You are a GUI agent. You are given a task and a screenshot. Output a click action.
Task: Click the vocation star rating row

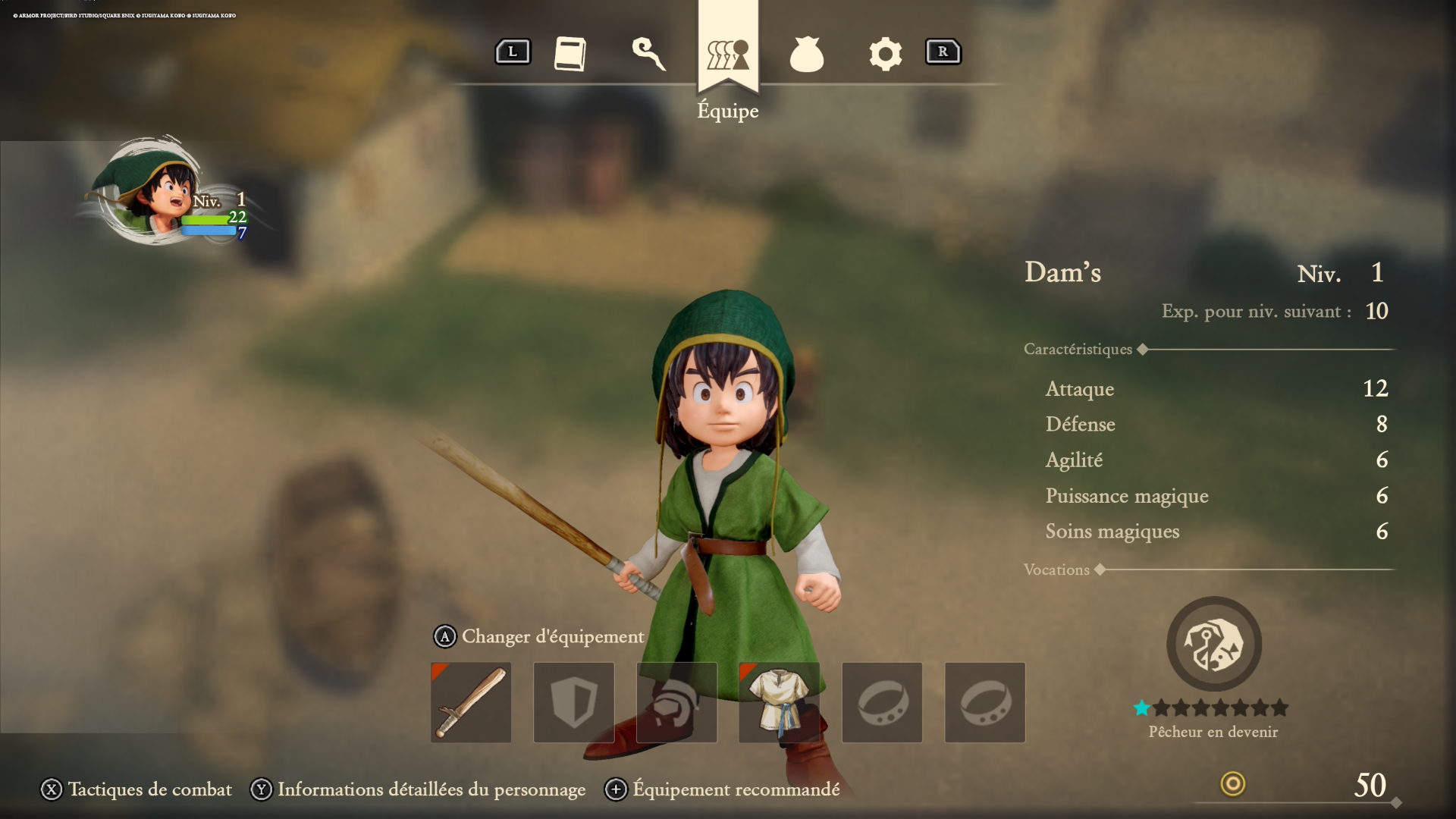pyautogui.click(x=1213, y=708)
